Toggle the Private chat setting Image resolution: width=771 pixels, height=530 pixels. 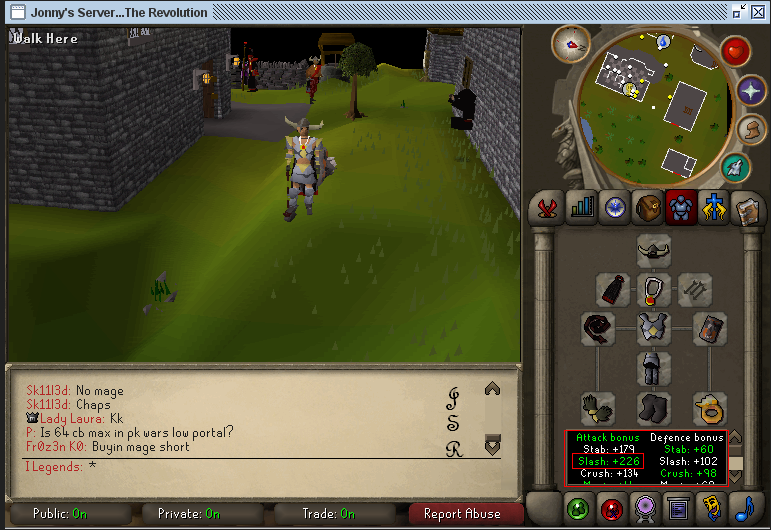(x=189, y=514)
